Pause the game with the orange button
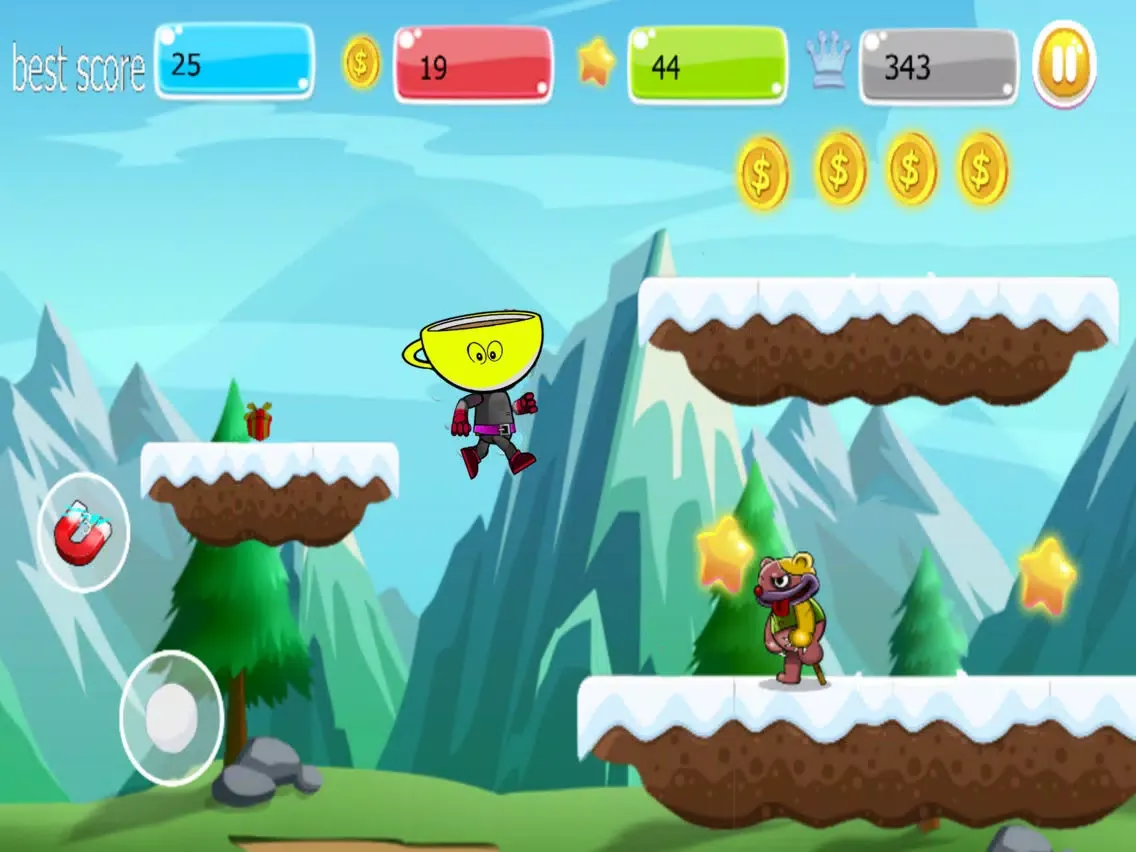 [1064, 64]
